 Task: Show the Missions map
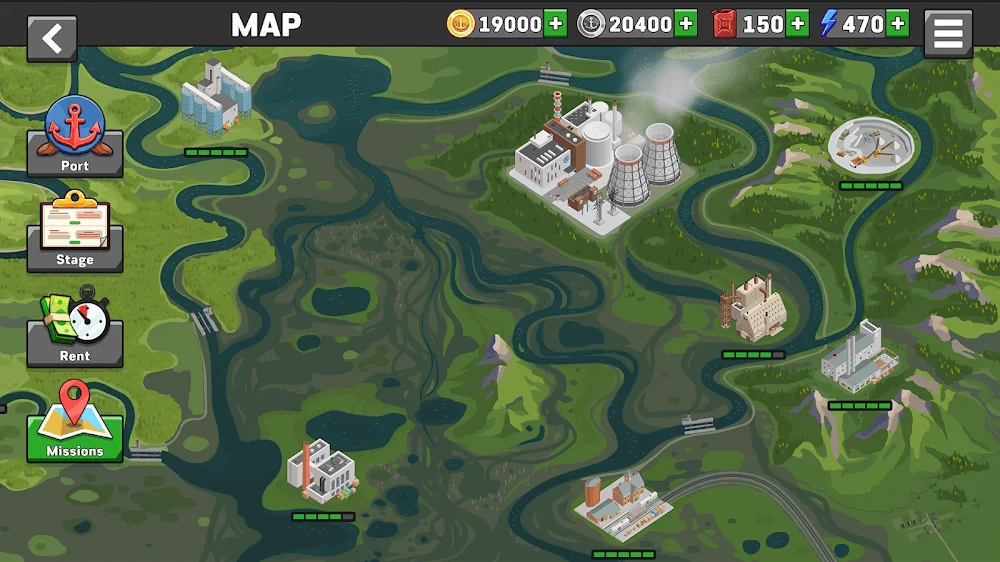[75, 424]
